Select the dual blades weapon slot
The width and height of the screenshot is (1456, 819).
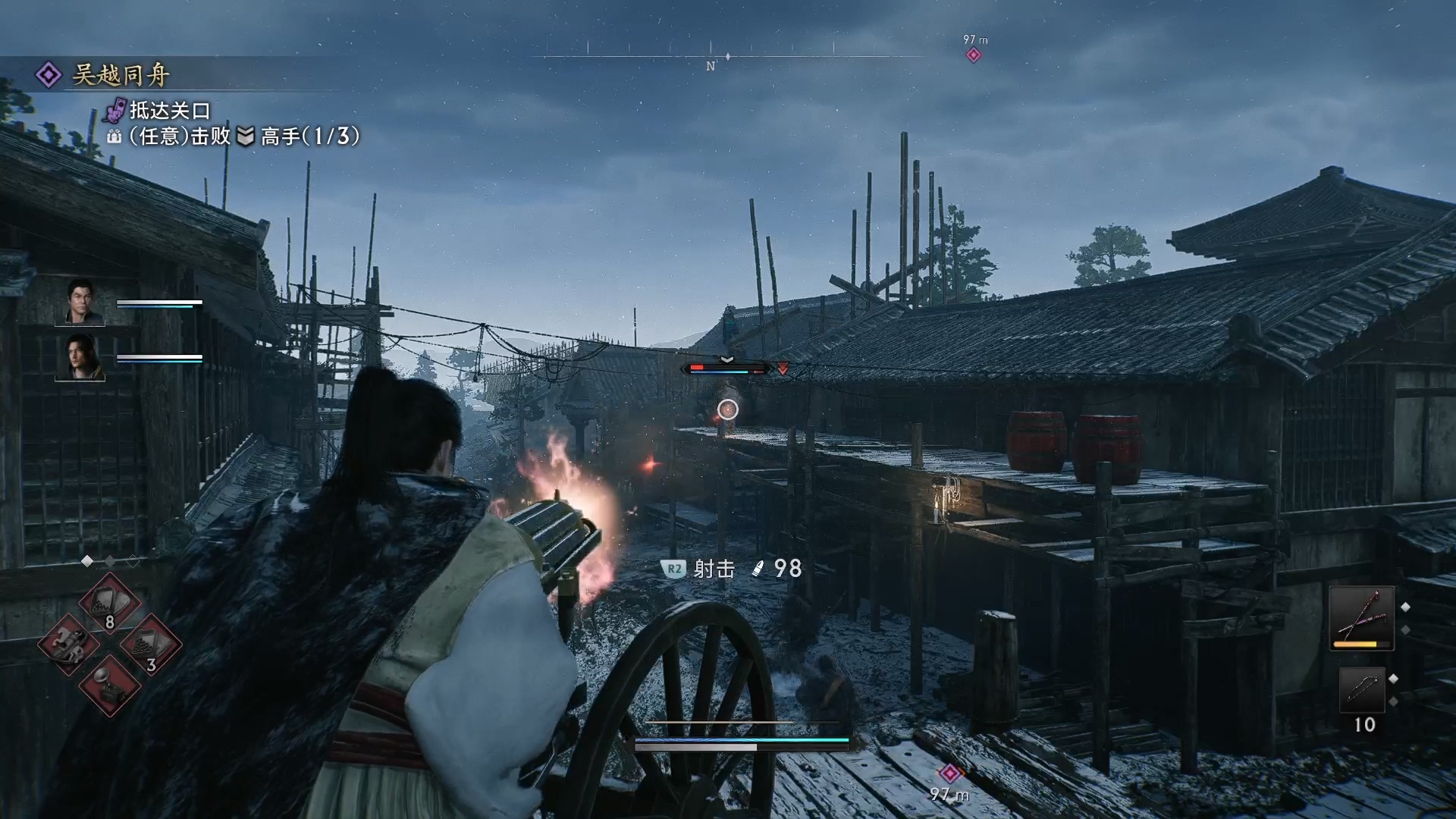coord(1362,617)
